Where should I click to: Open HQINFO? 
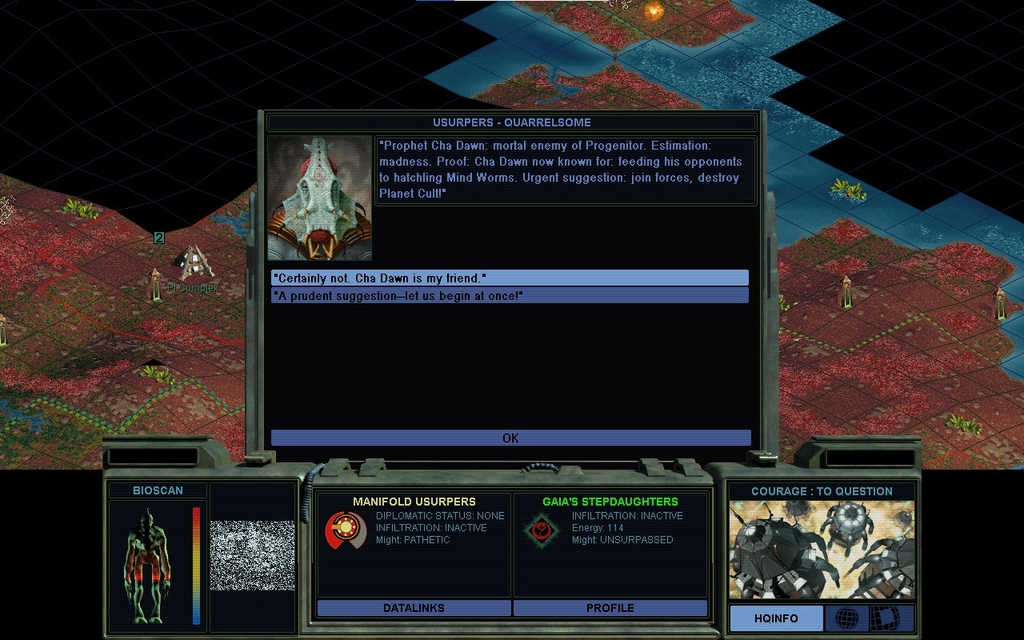(x=776, y=619)
